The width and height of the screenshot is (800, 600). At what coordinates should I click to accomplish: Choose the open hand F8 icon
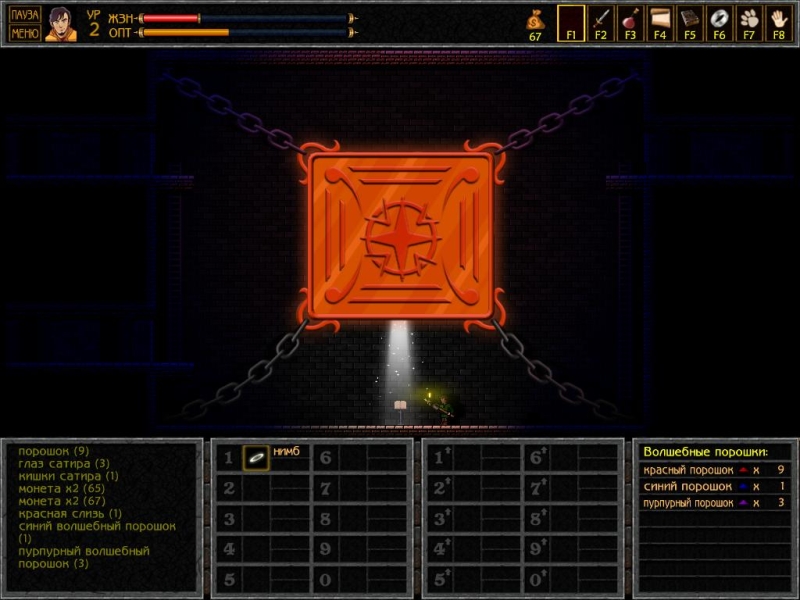[779, 20]
